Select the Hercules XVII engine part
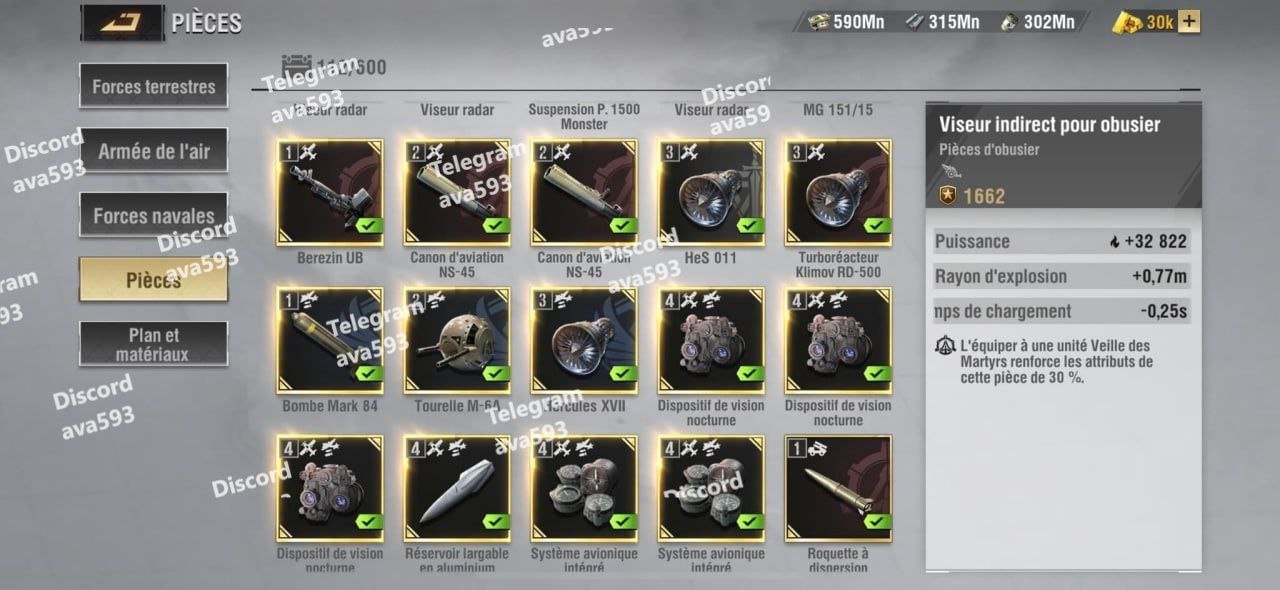The image size is (1280, 590). (x=584, y=341)
